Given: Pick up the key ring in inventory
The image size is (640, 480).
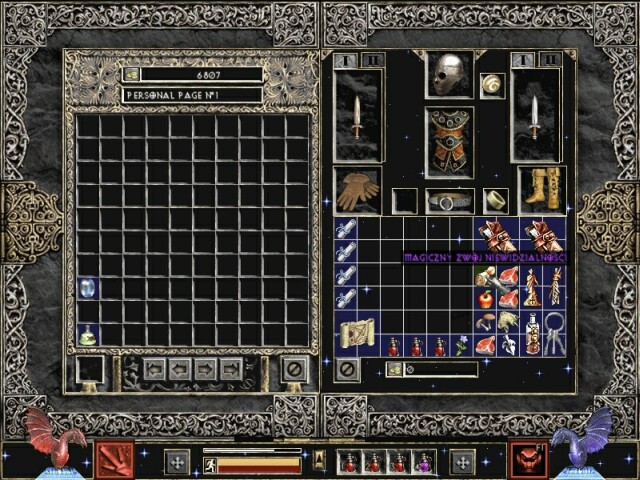Looking at the screenshot, I should click(554, 334).
